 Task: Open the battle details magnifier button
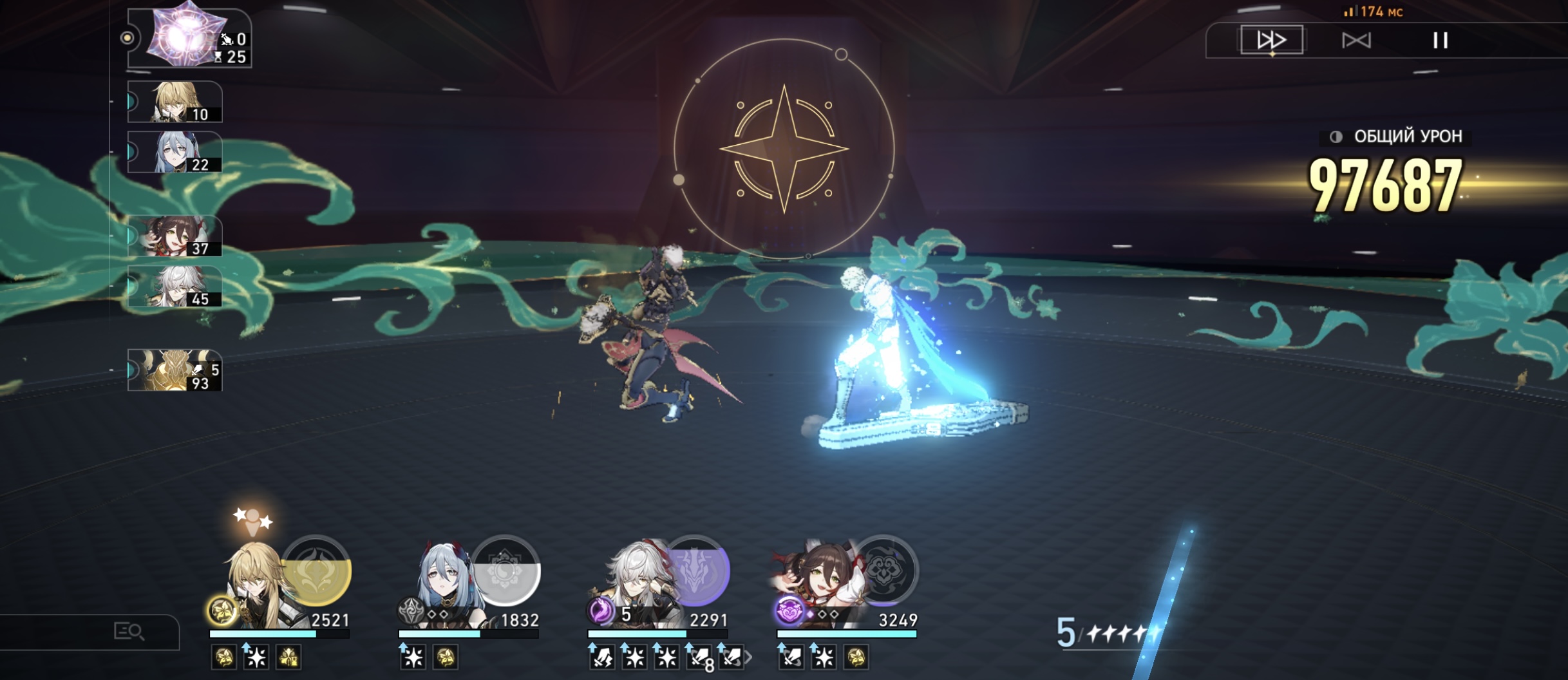point(129,632)
